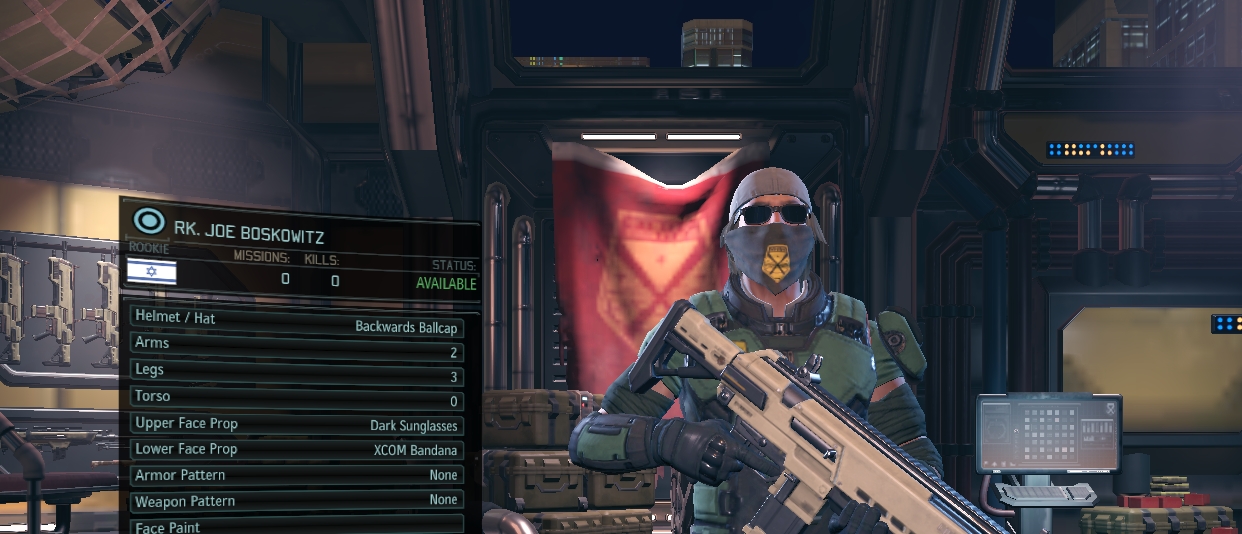Choose the Torso option row
This screenshot has height=534, width=1242.
click(297, 398)
